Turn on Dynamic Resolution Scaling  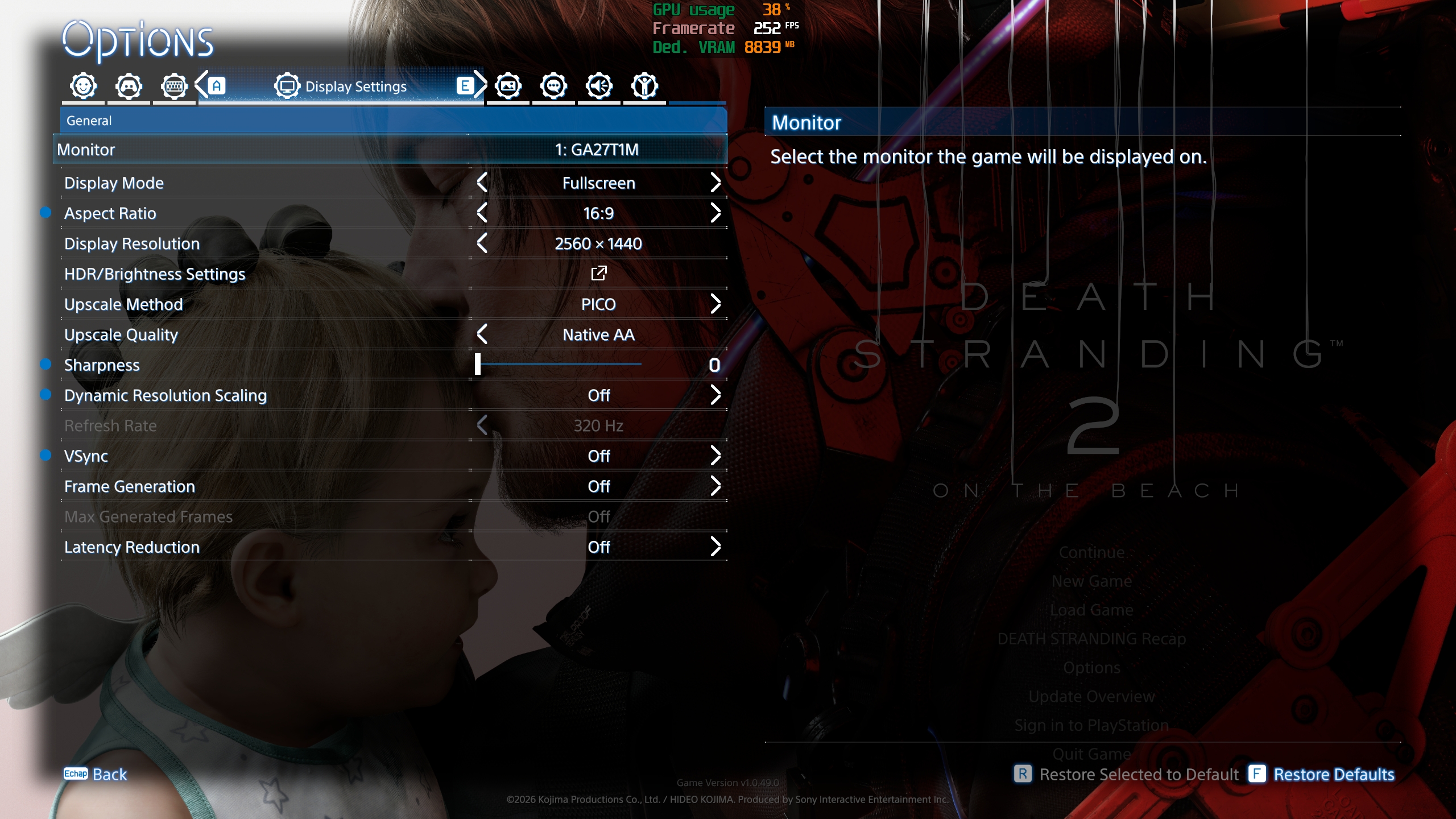pyautogui.click(x=715, y=395)
